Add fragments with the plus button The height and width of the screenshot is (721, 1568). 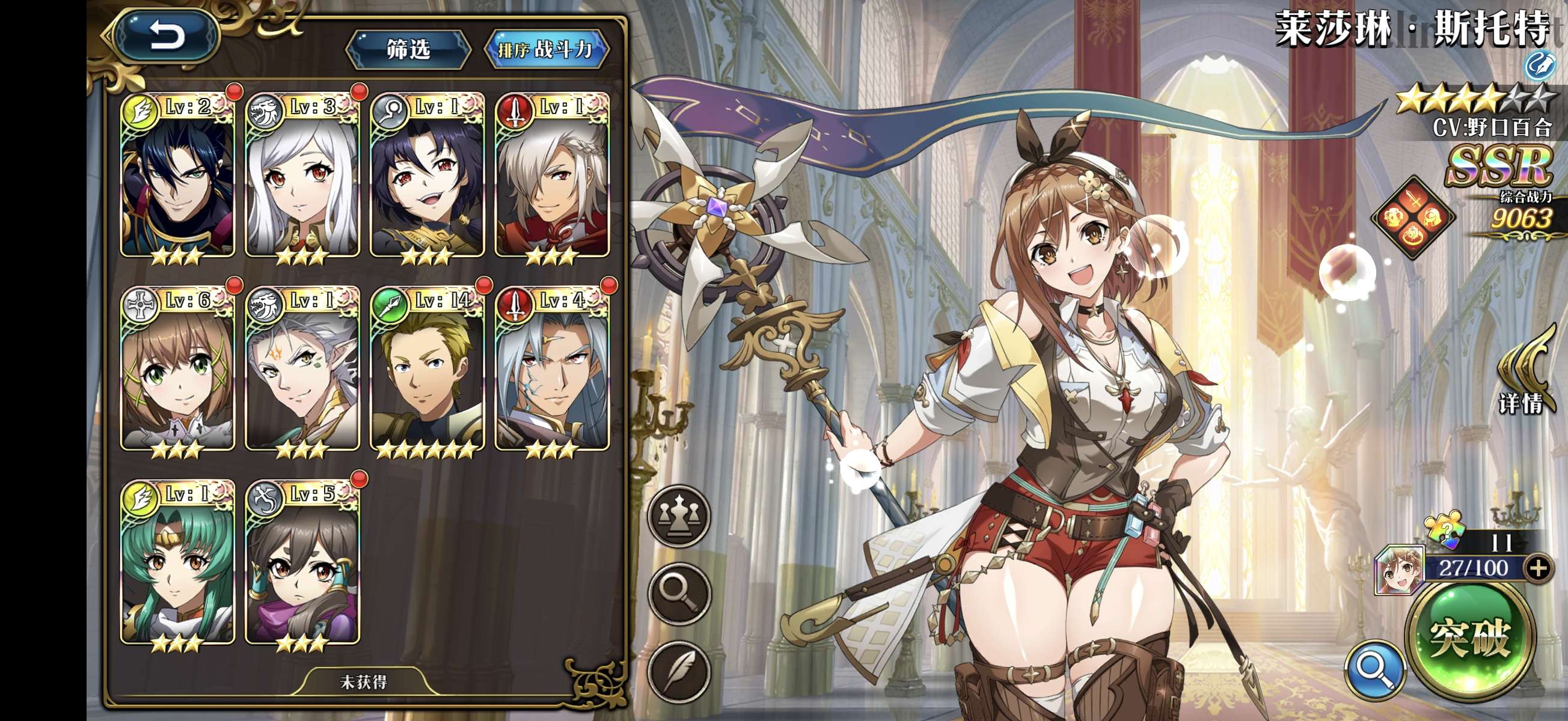1538,568
